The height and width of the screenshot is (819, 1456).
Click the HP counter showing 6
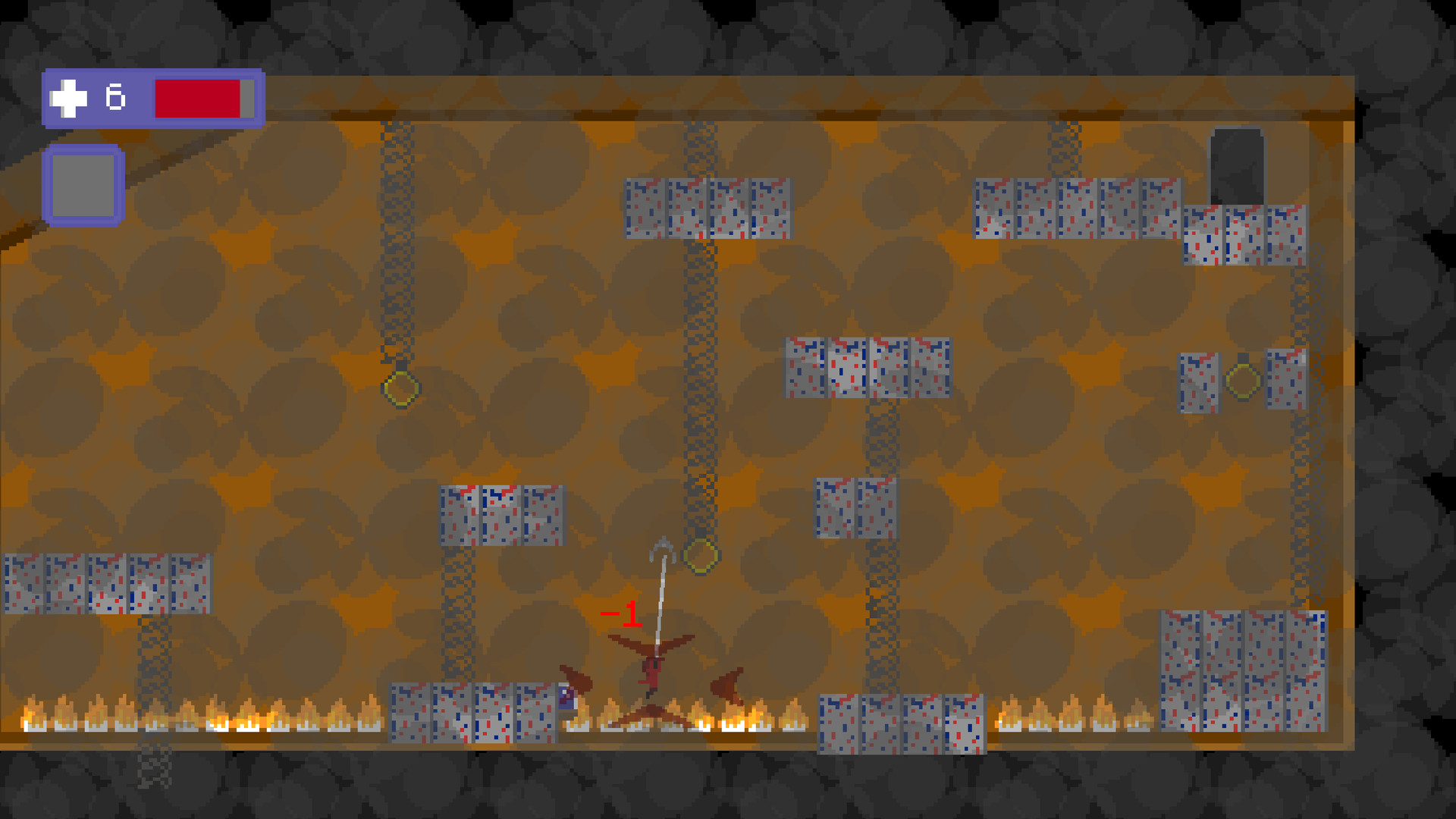pyautogui.click(x=114, y=96)
